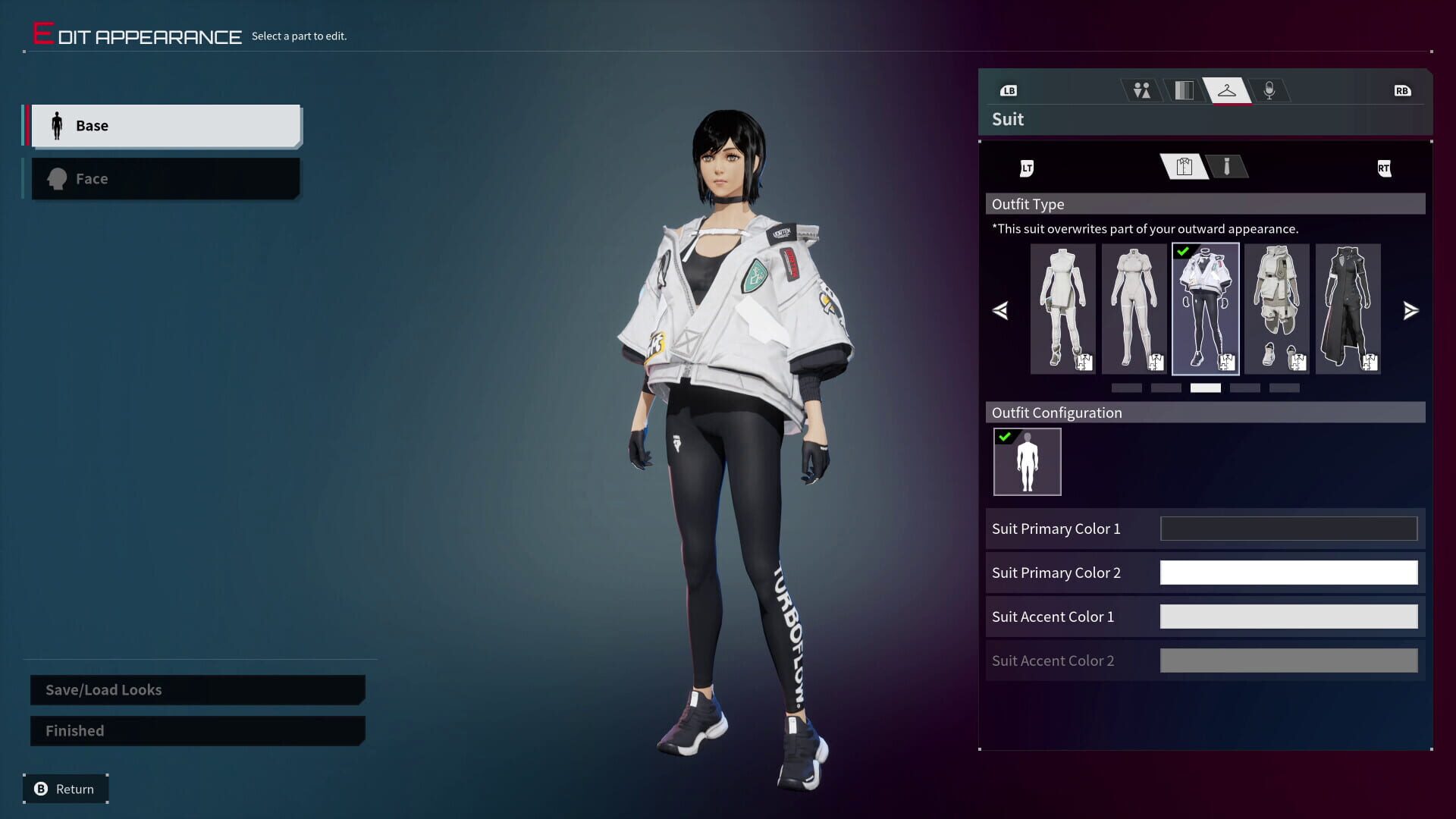1456x819 pixels.
Task: Change Suit Primary Color 2 swatch
Action: (x=1288, y=573)
